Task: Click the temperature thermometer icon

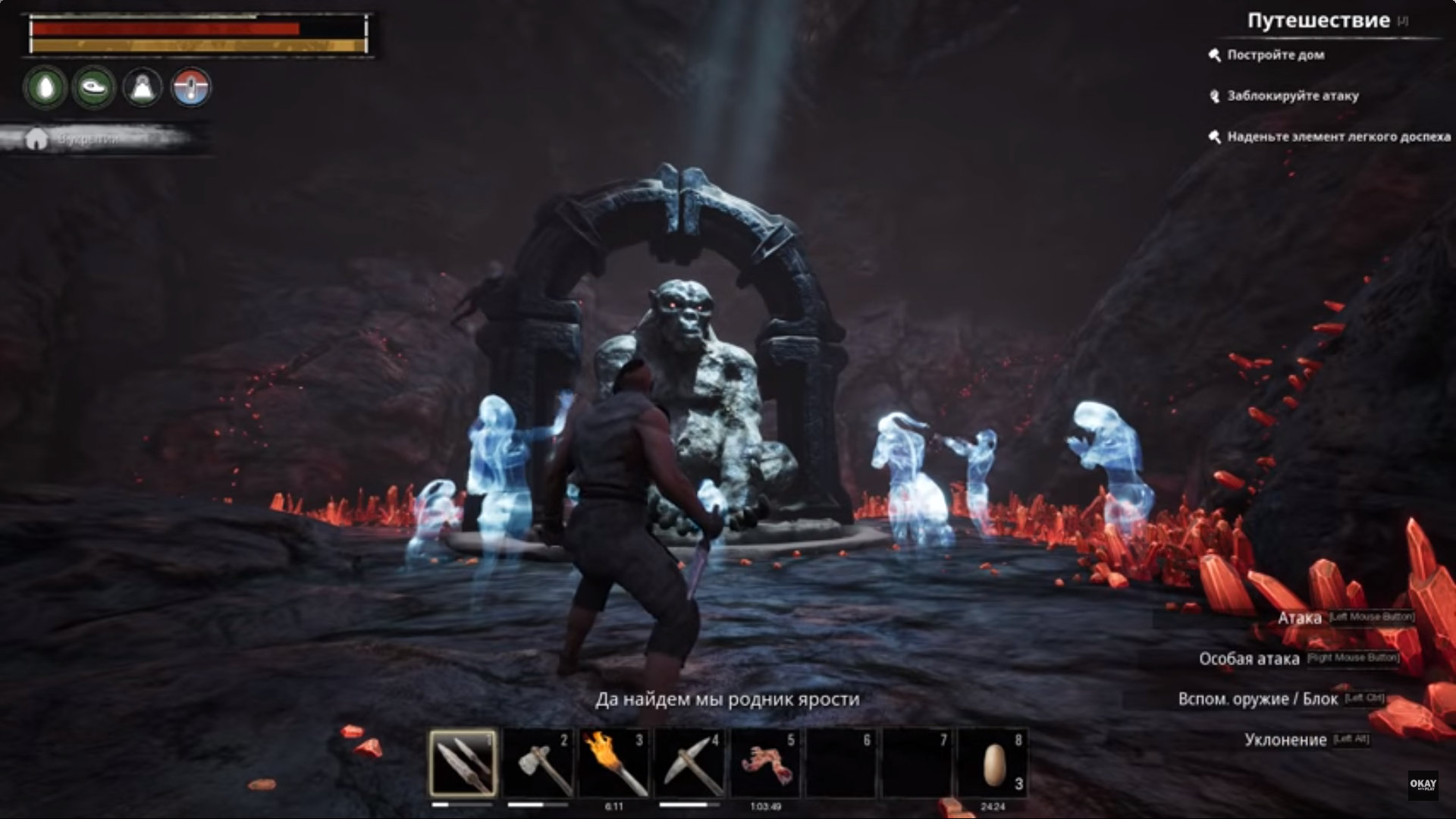Action: 191,88
